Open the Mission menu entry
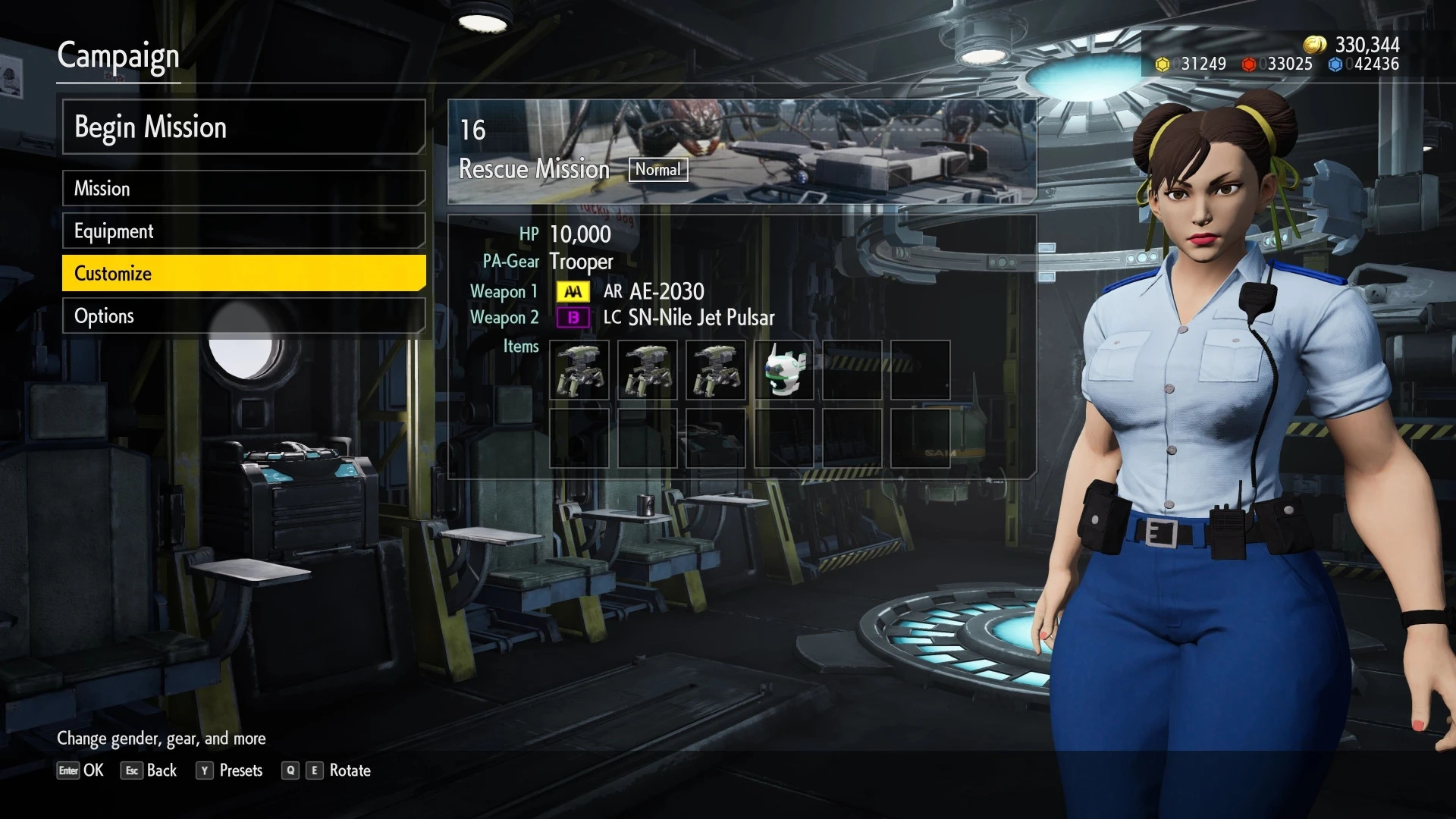 pyautogui.click(x=243, y=189)
